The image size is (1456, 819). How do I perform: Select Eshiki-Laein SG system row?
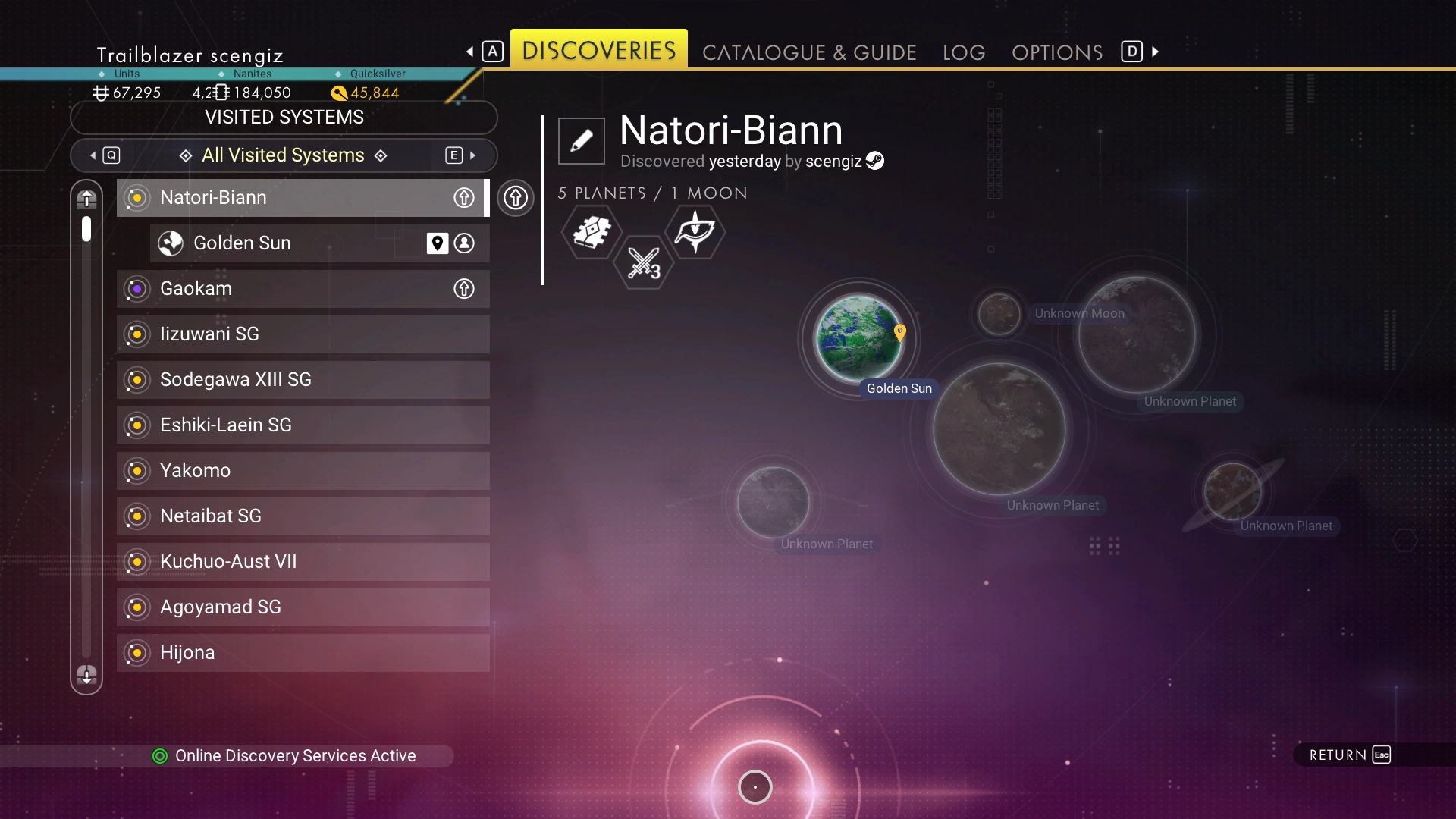tap(303, 425)
